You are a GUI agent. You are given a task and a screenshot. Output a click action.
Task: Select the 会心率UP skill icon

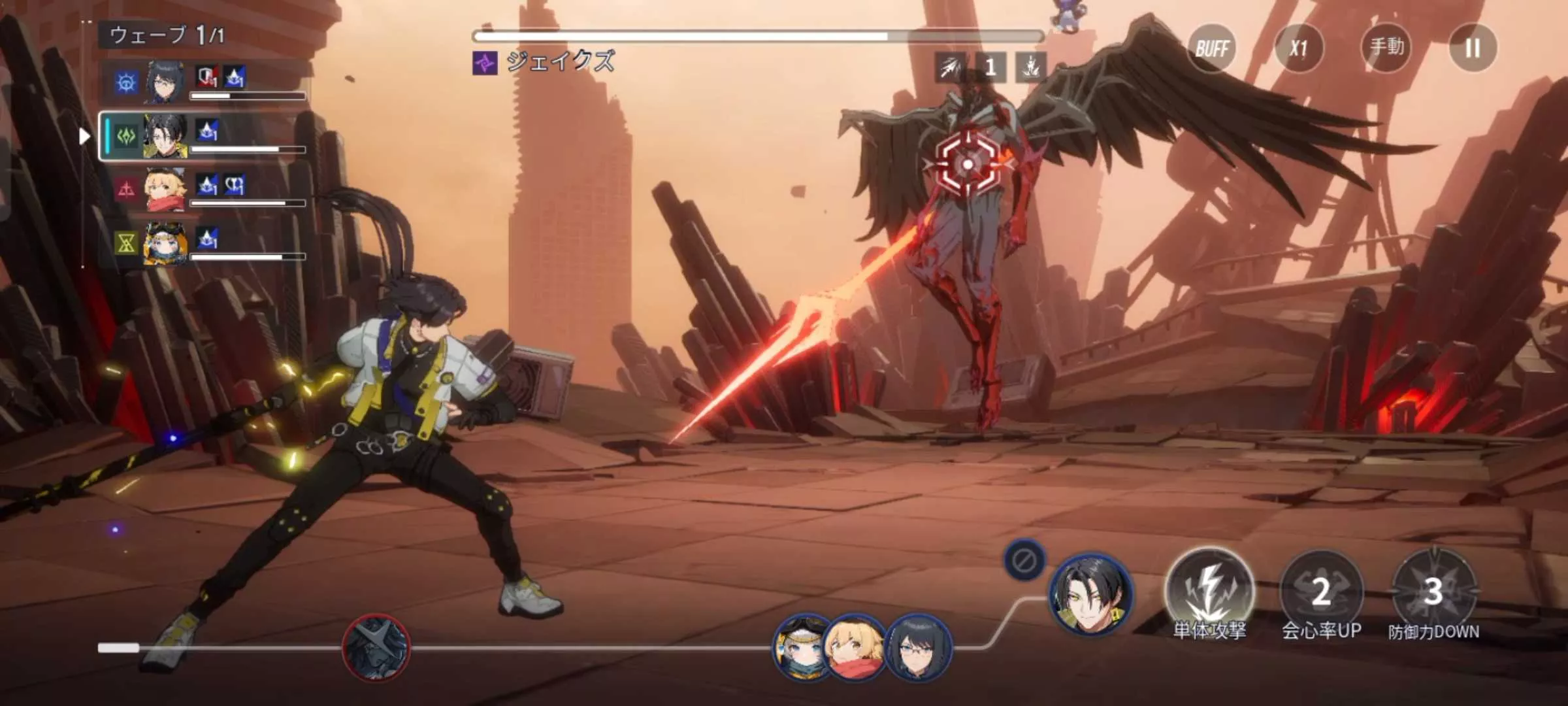(x=1321, y=592)
